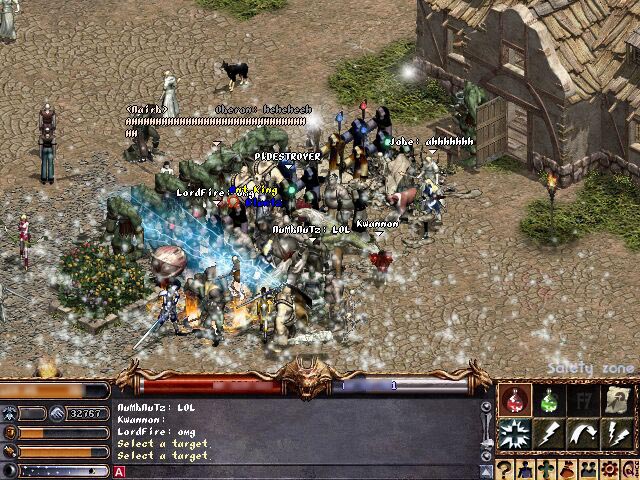Activate the white starburst spell
Image resolution: width=640 pixels, height=480 pixels.
tap(516, 435)
